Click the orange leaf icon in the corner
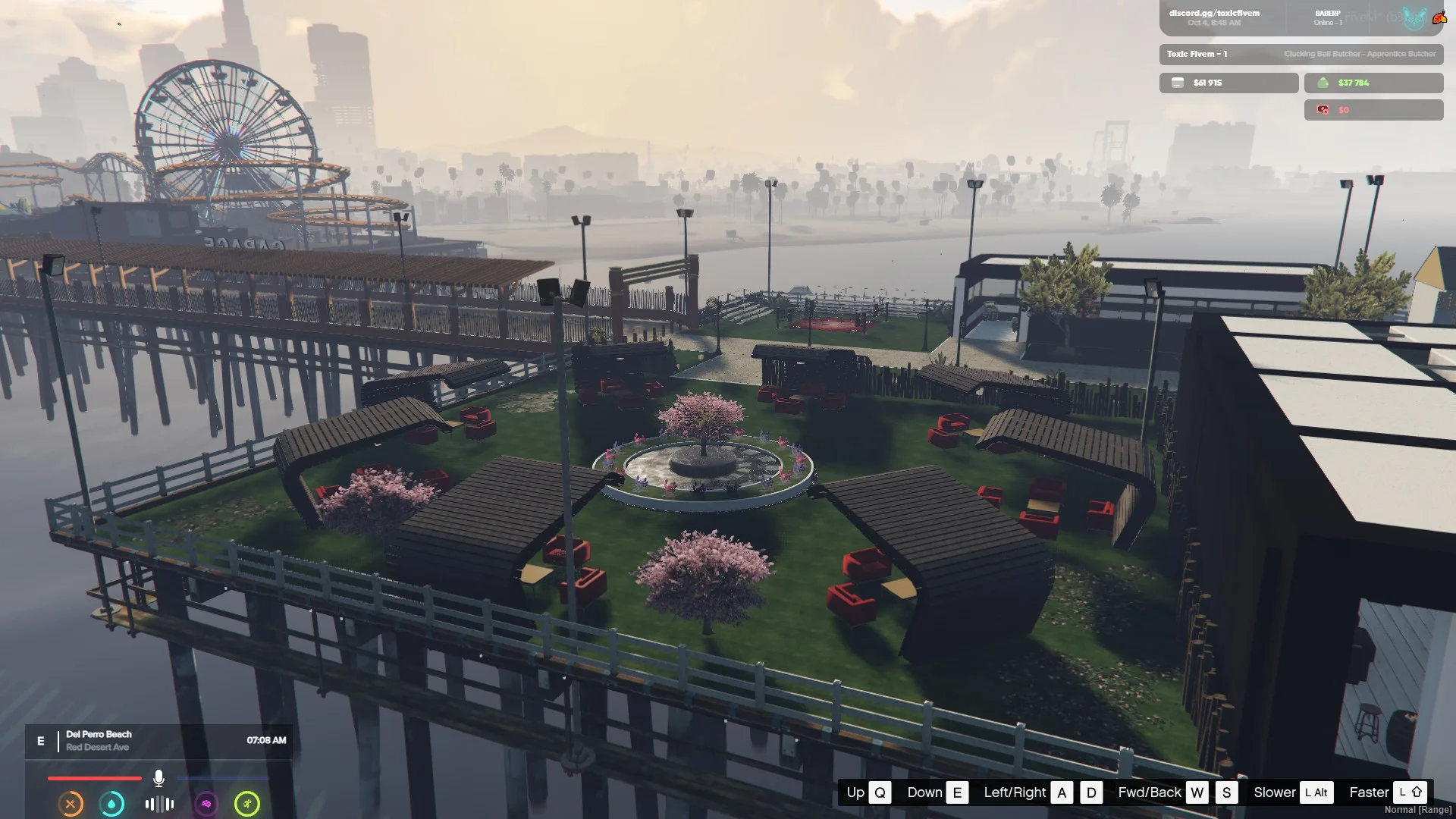The width and height of the screenshot is (1456, 819). tap(1439, 18)
